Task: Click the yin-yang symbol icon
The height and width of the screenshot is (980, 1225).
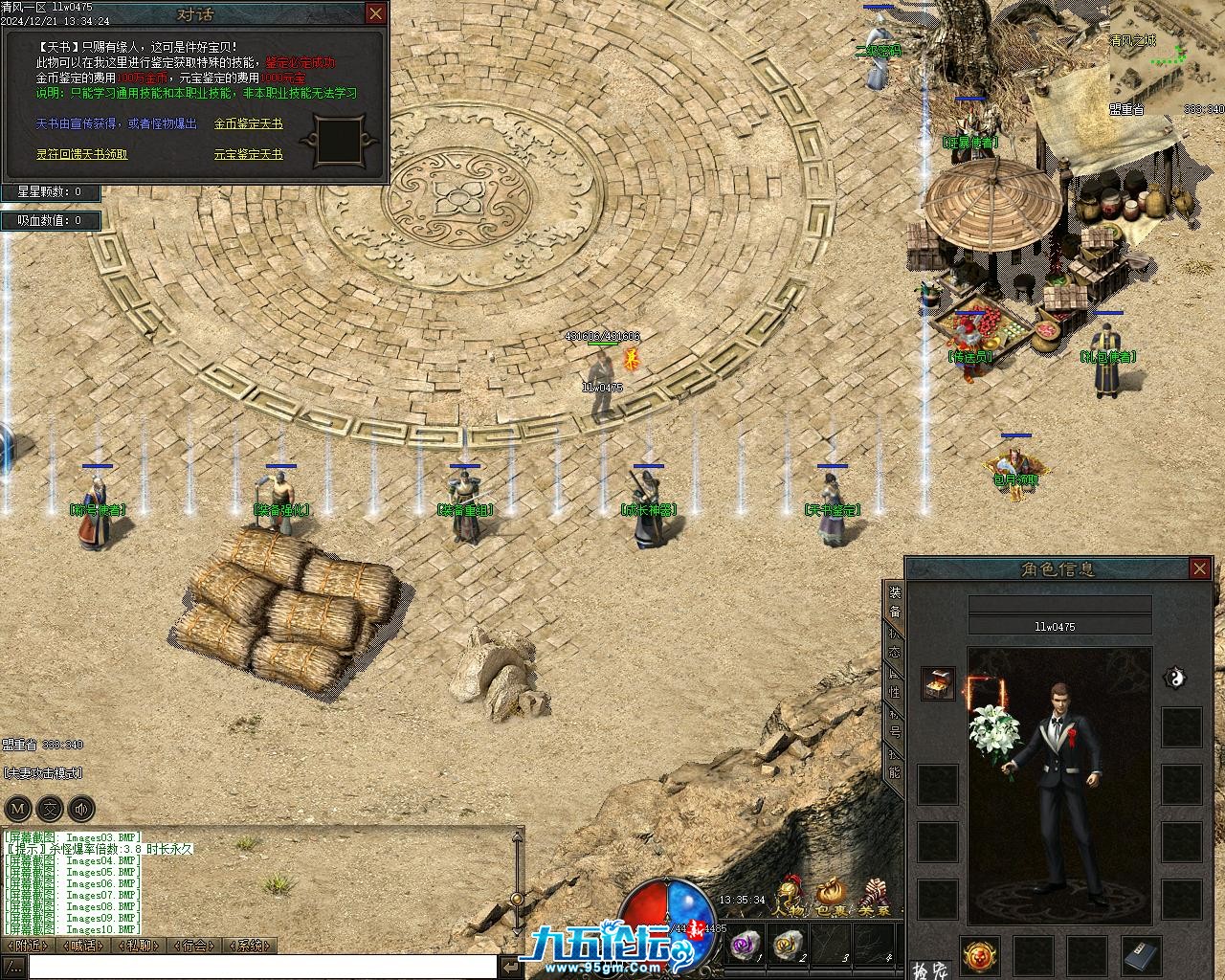Action: [1174, 679]
